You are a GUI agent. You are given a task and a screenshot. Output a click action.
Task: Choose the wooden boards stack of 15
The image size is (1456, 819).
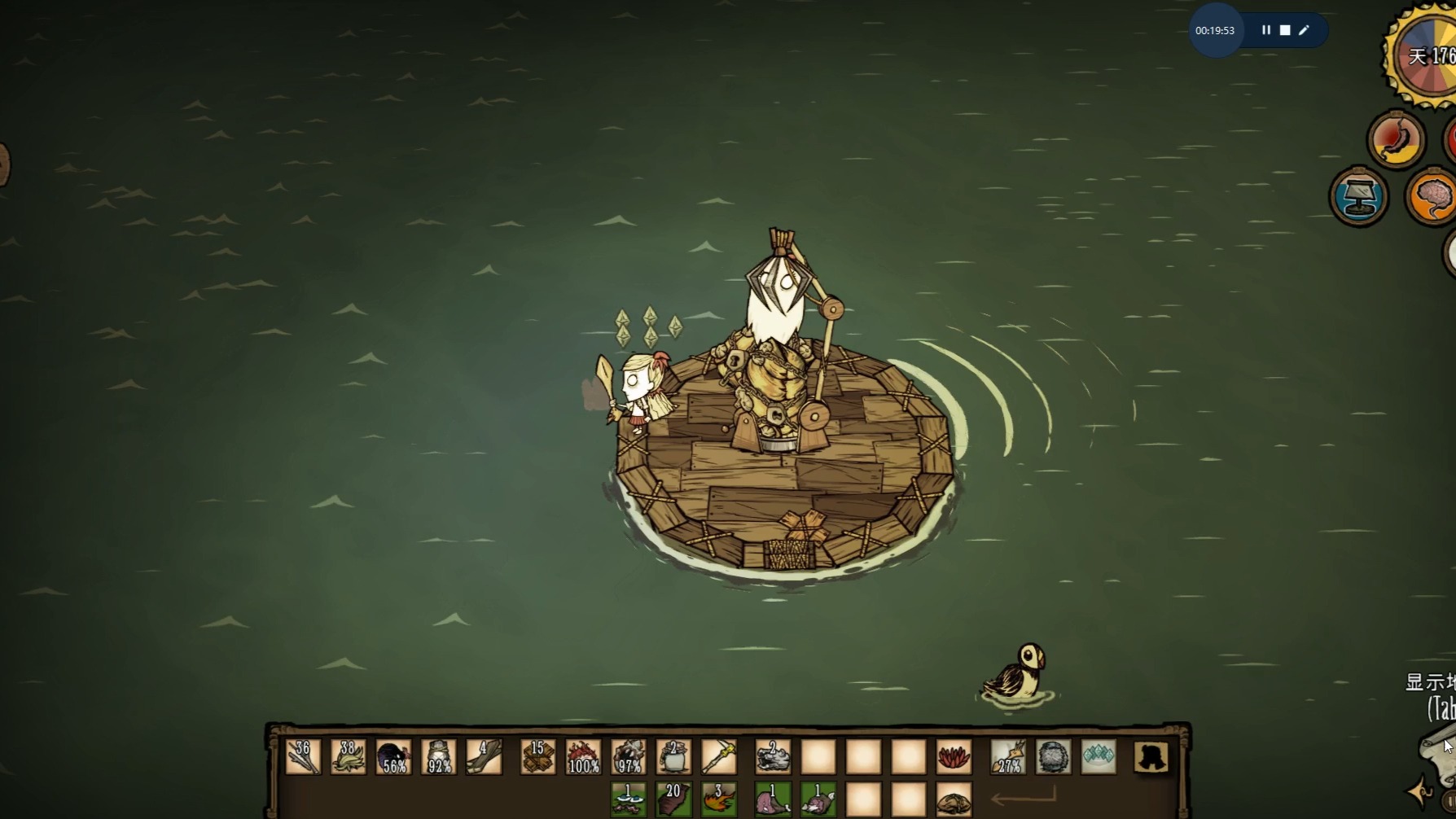537,757
